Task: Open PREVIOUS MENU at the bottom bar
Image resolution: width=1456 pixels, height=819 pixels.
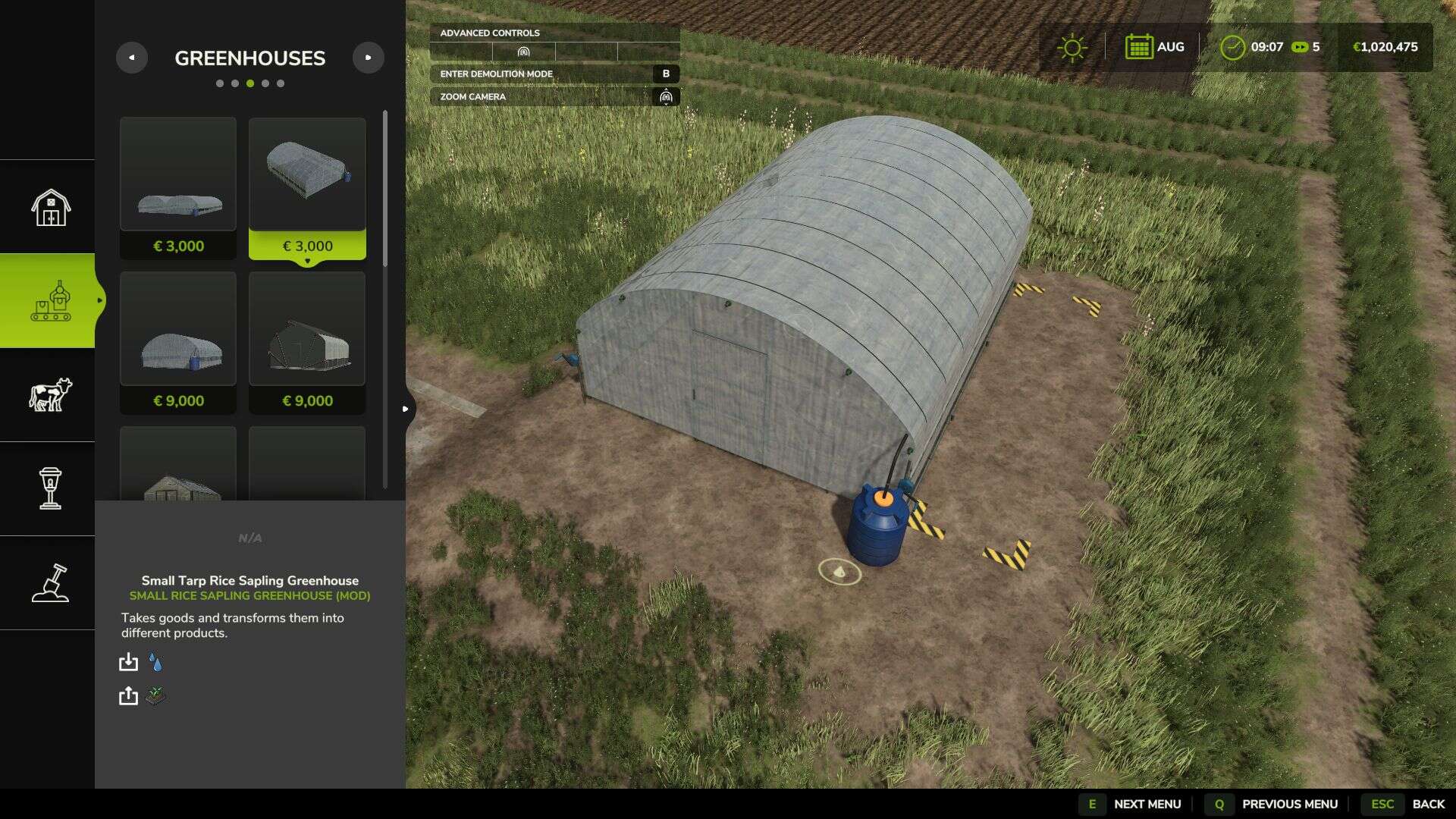Action: tap(1289, 804)
